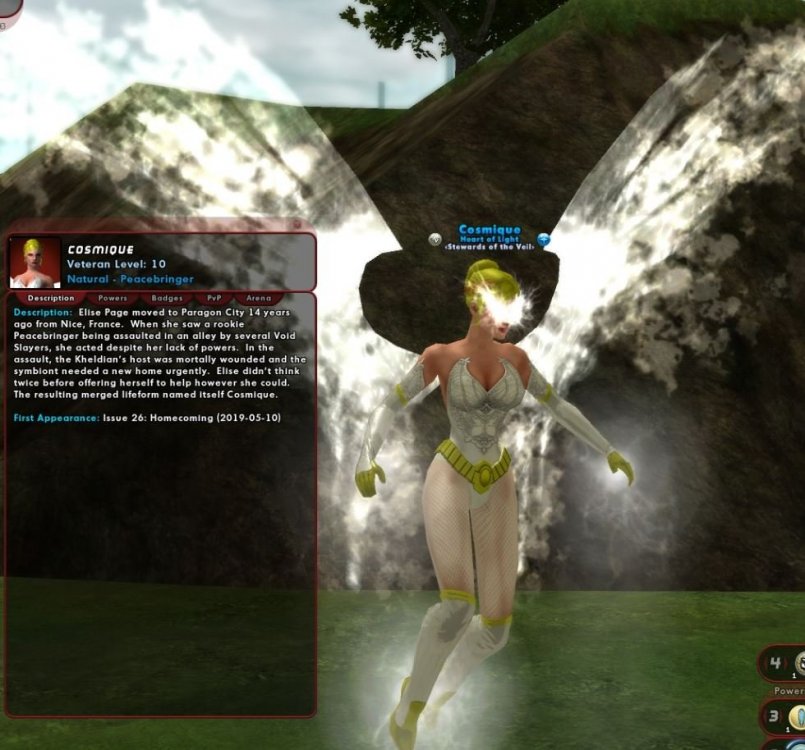Click the tray number 4 selector
This screenshot has width=805, height=750.
[774, 662]
